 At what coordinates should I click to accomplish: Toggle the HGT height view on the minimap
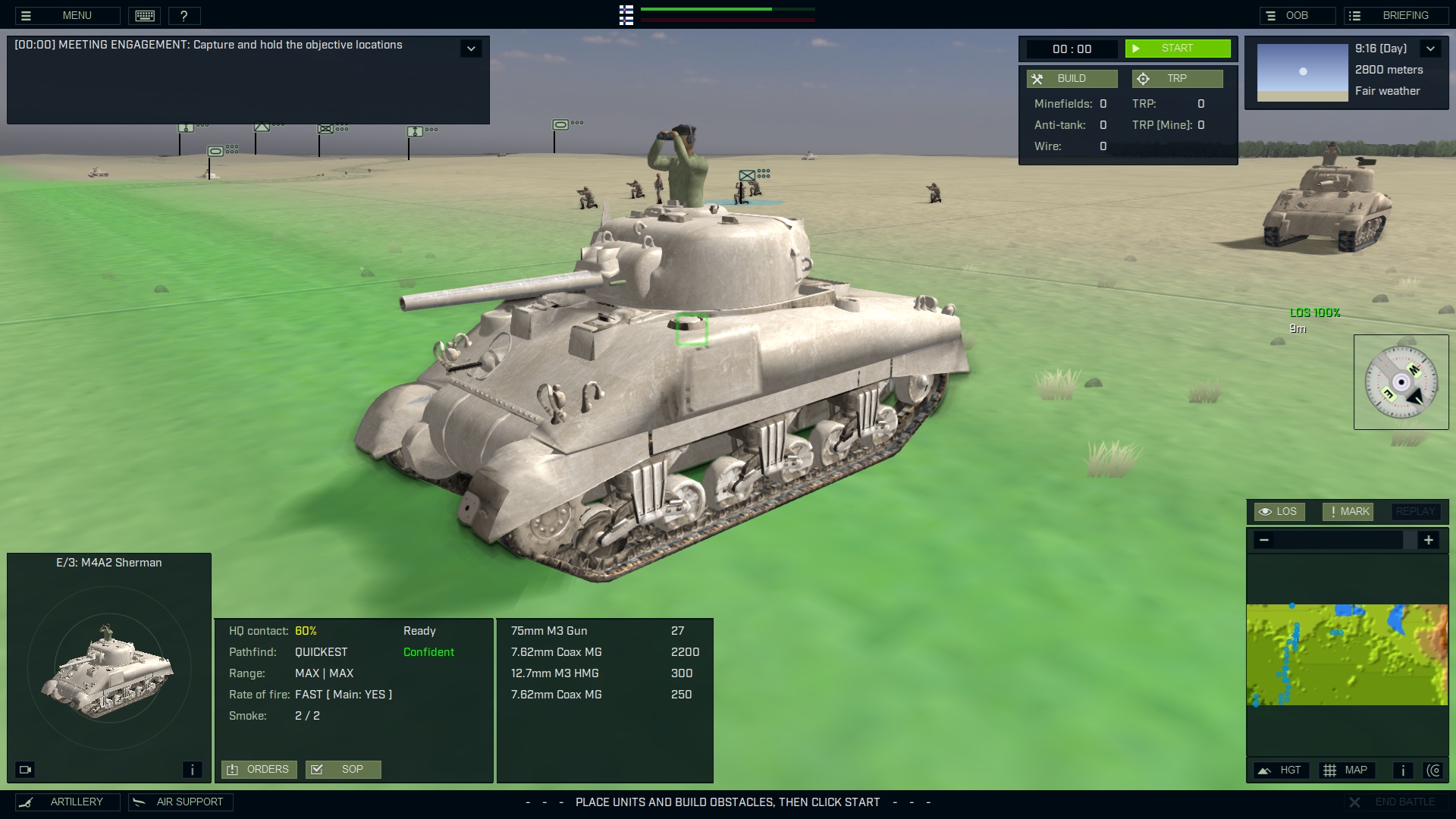(1281, 770)
